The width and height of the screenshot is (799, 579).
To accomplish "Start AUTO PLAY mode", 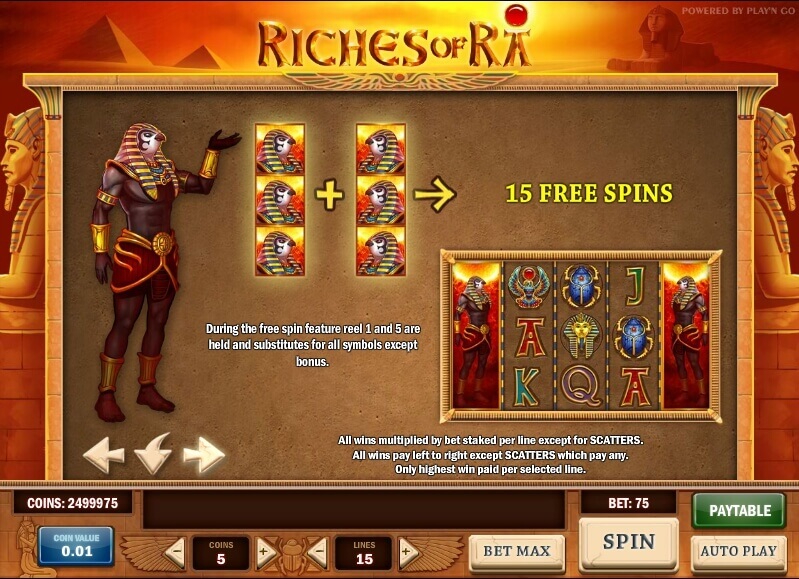I will [x=738, y=551].
